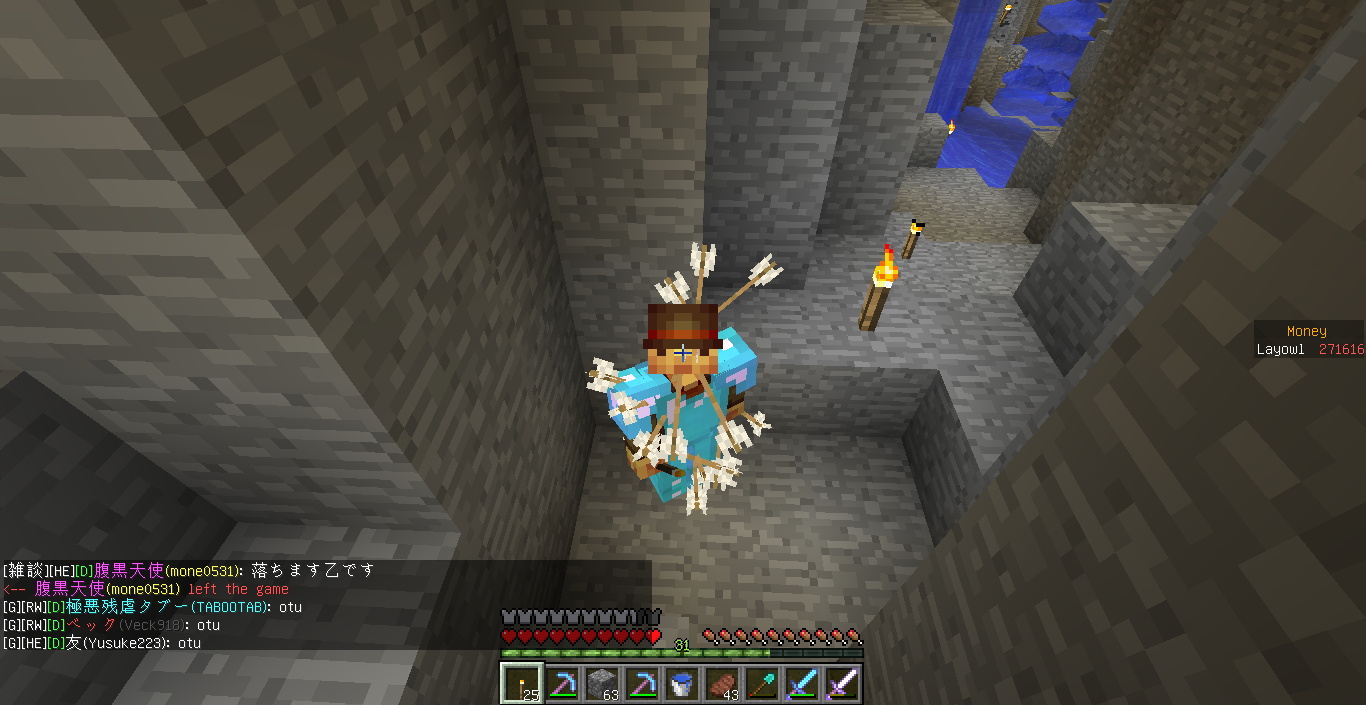Equip the blue diamond sword

click(x=801, y=684)
